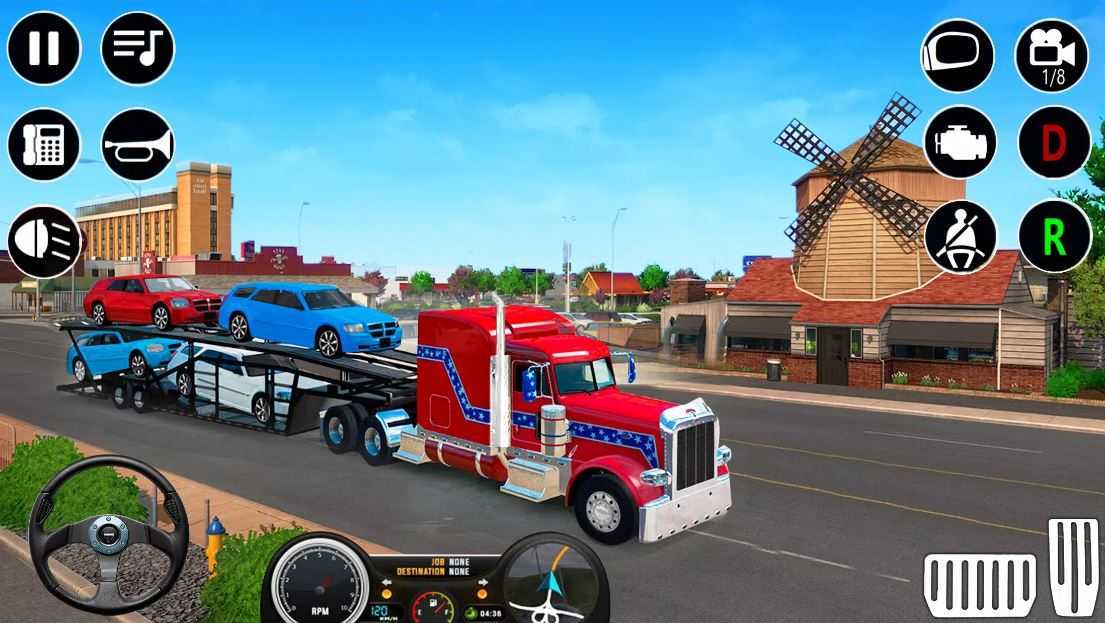Fasten the seatbelt
Viewport: 1105px width, 623px height.
pyautogui.click(x=959, y=236)
